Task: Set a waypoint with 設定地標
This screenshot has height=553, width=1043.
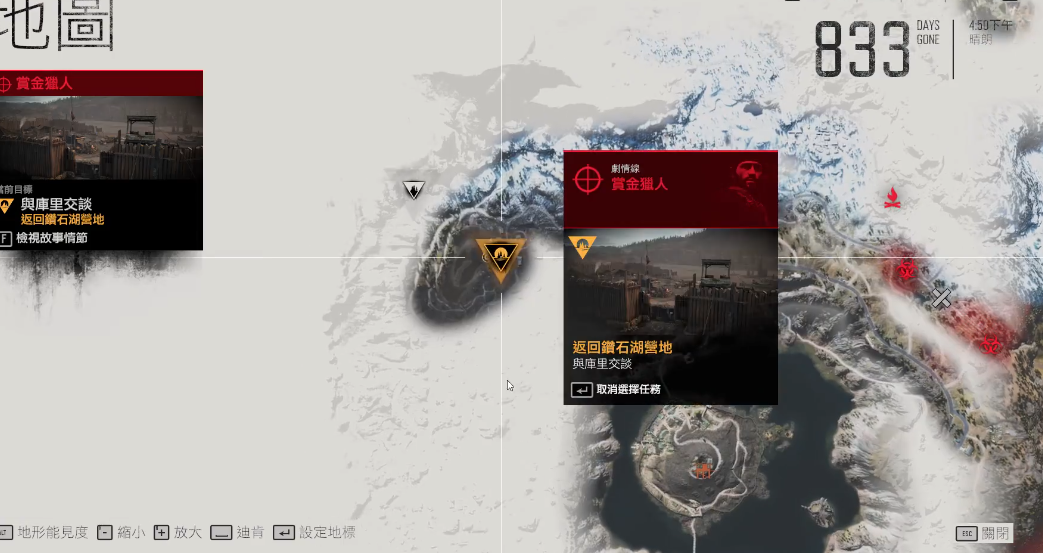Action: pyautogui.click(x=314, y=533)
